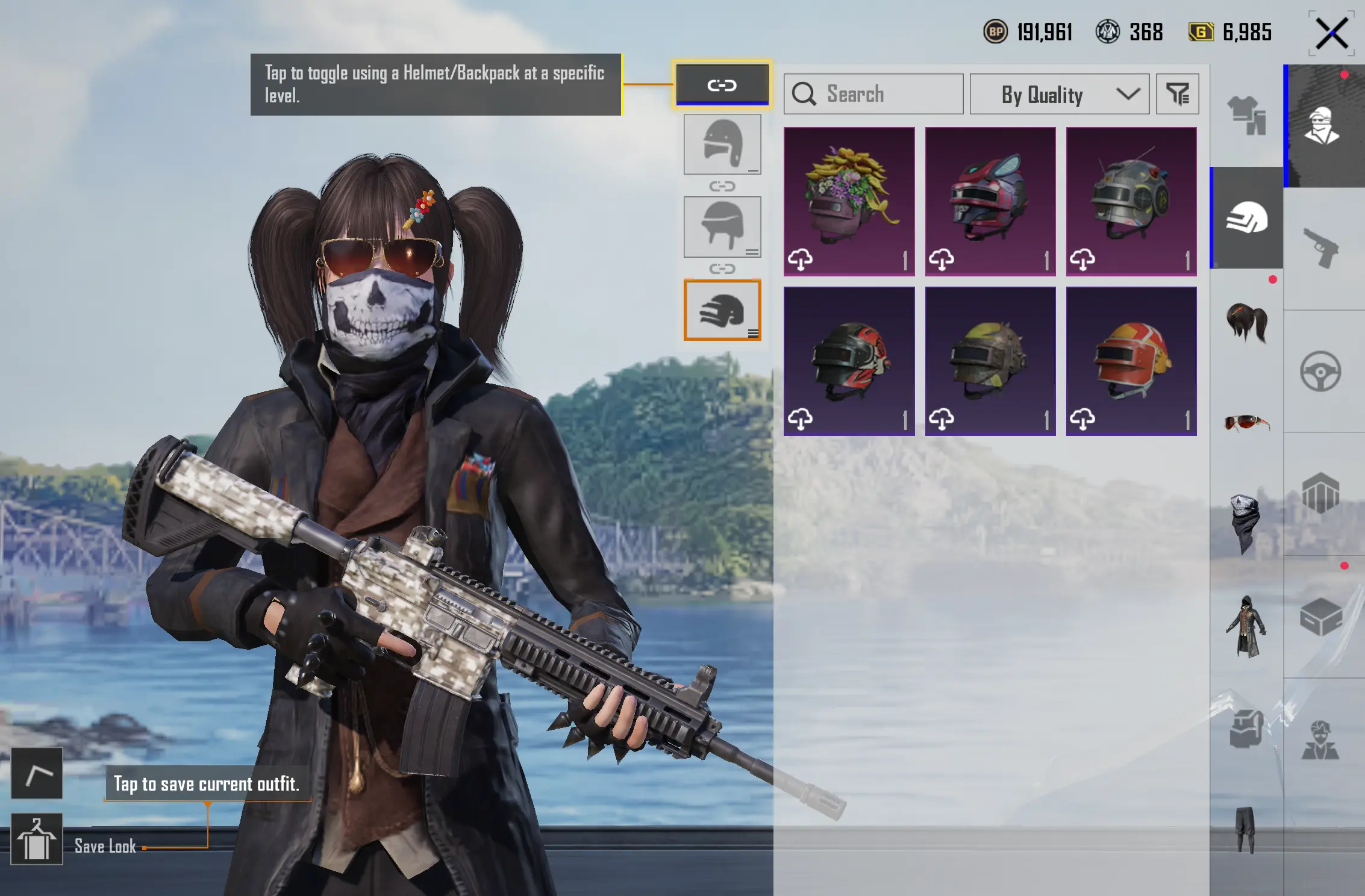Open the sunglasses eyewear category

(1246, 423)
